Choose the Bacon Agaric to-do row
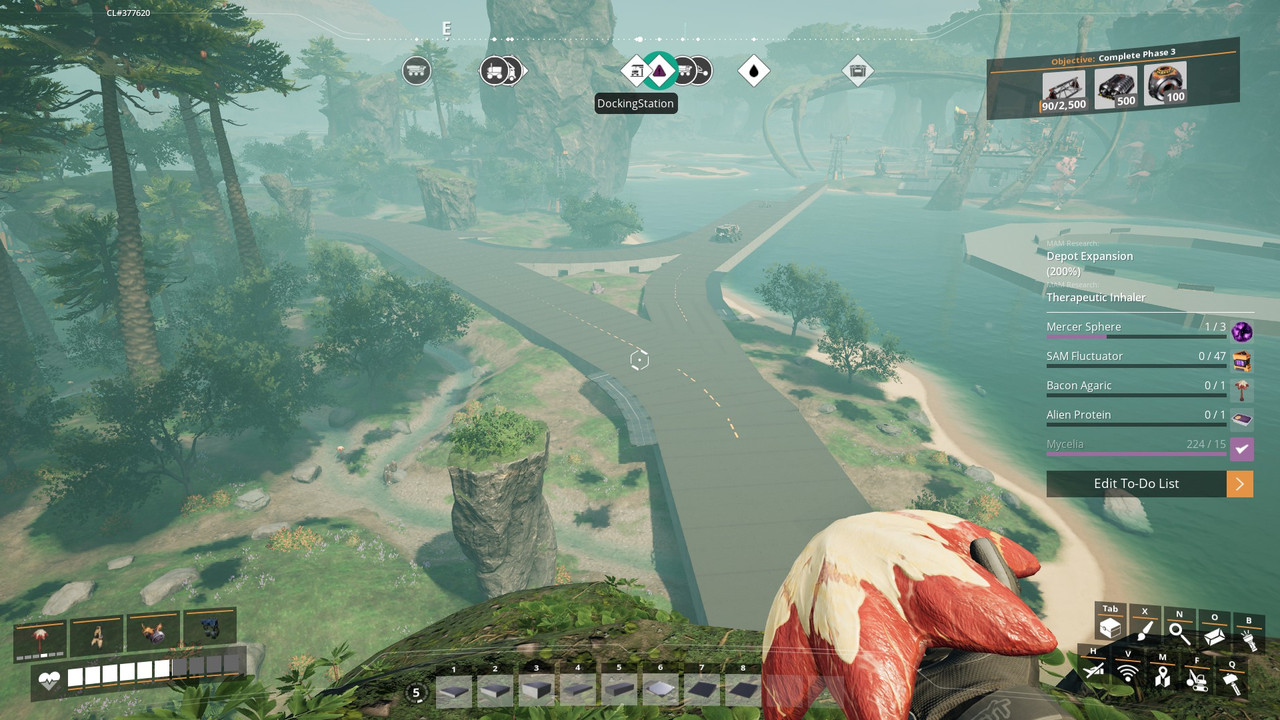The height and width of the screenshot is (720, 1280). coord(1136,386)
